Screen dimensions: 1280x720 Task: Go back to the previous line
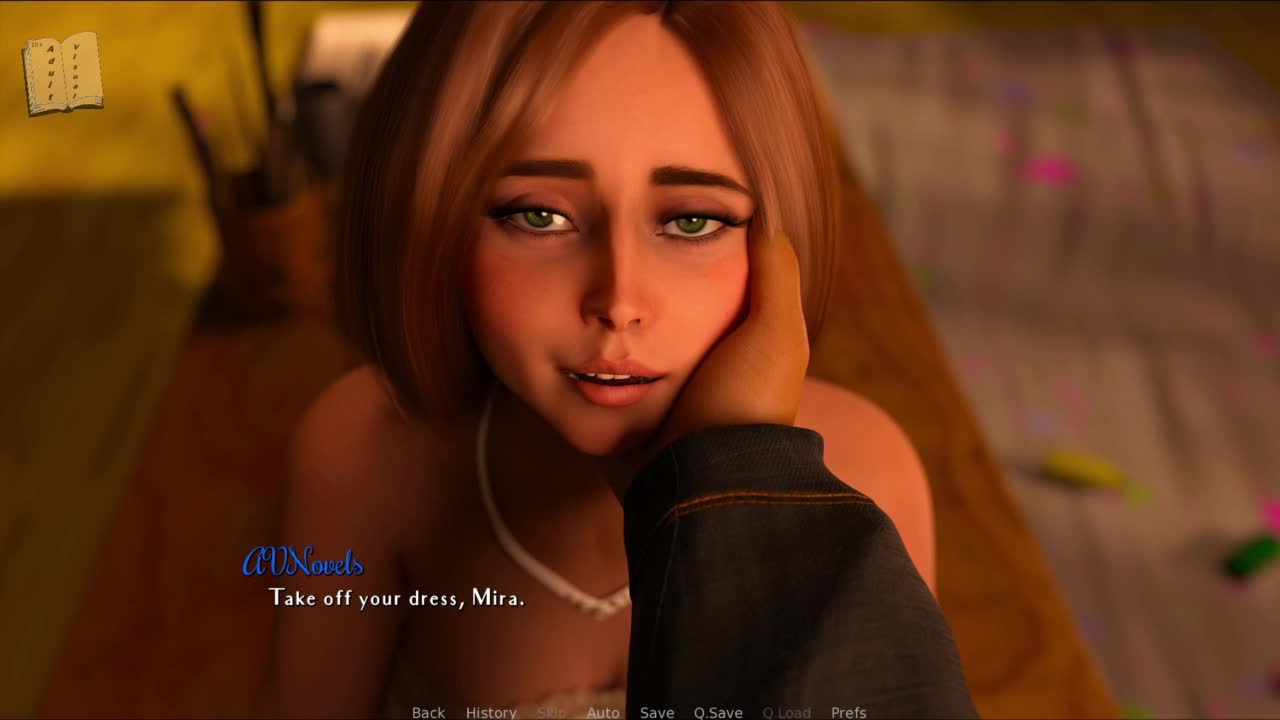pyautogui.click(x=428, y=712)
